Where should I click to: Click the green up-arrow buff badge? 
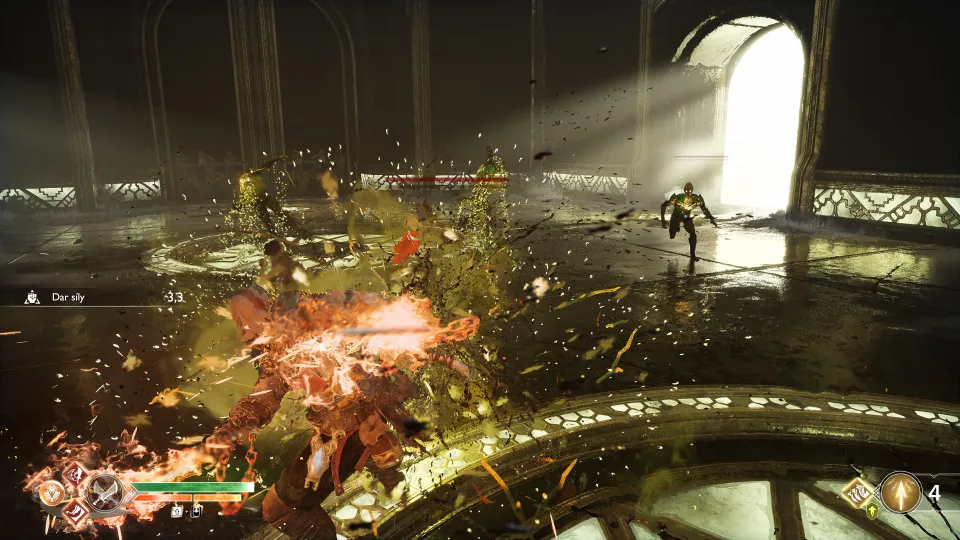click(x=872, y=512)
